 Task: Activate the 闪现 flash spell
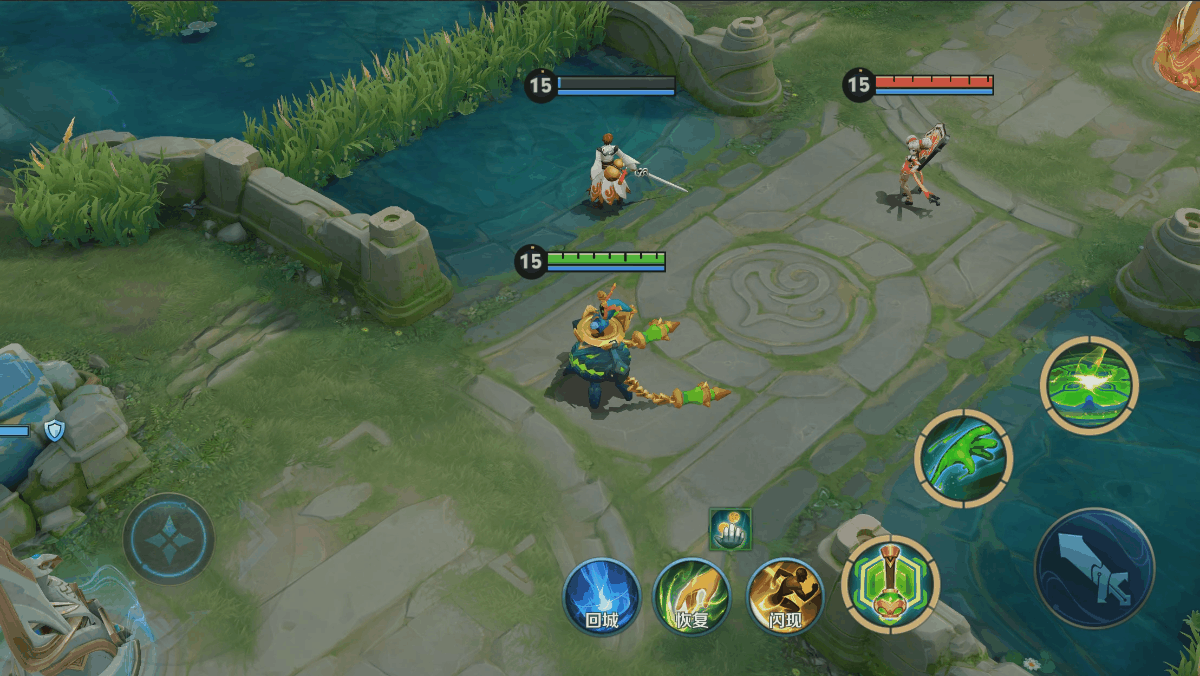(785, 596)
